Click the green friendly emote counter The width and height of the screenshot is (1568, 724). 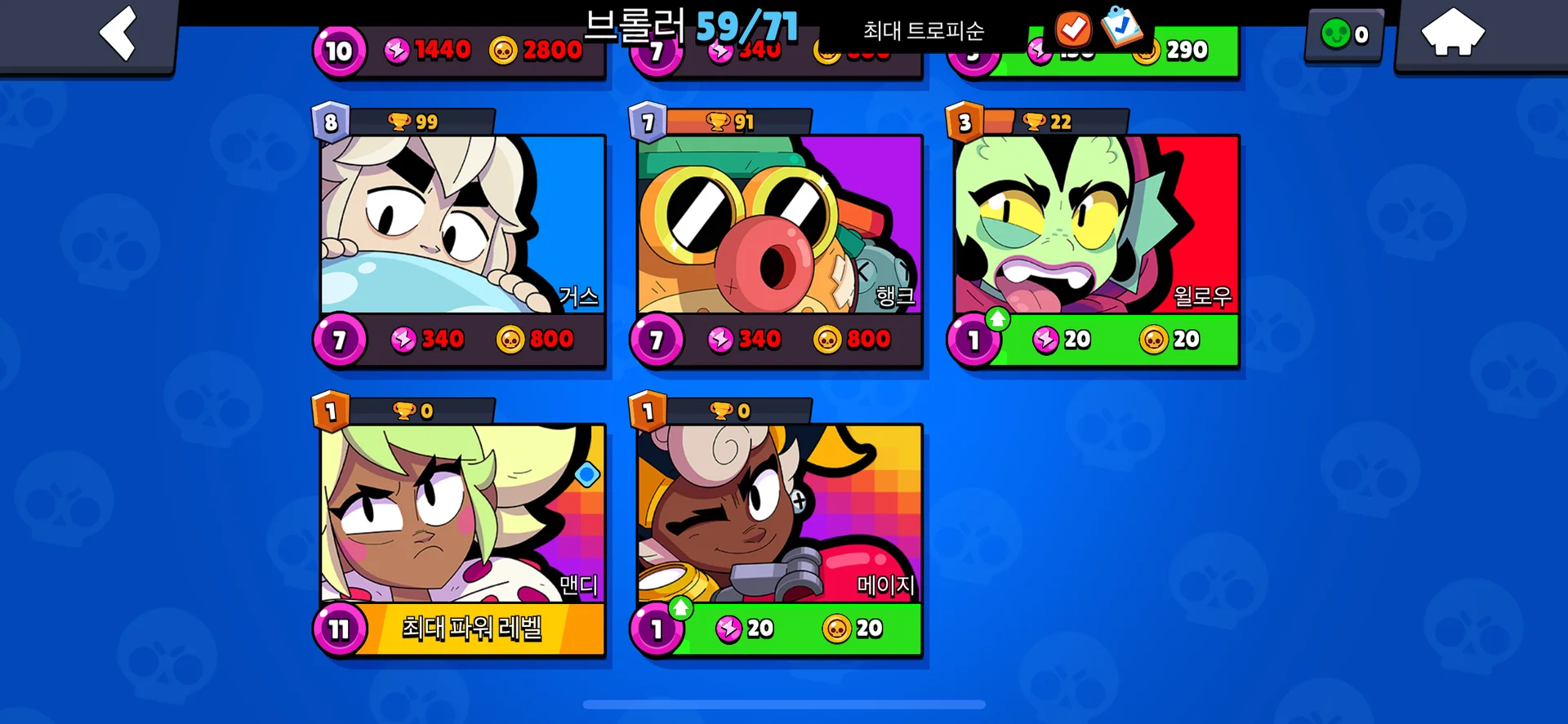[x=1343, y=34]
